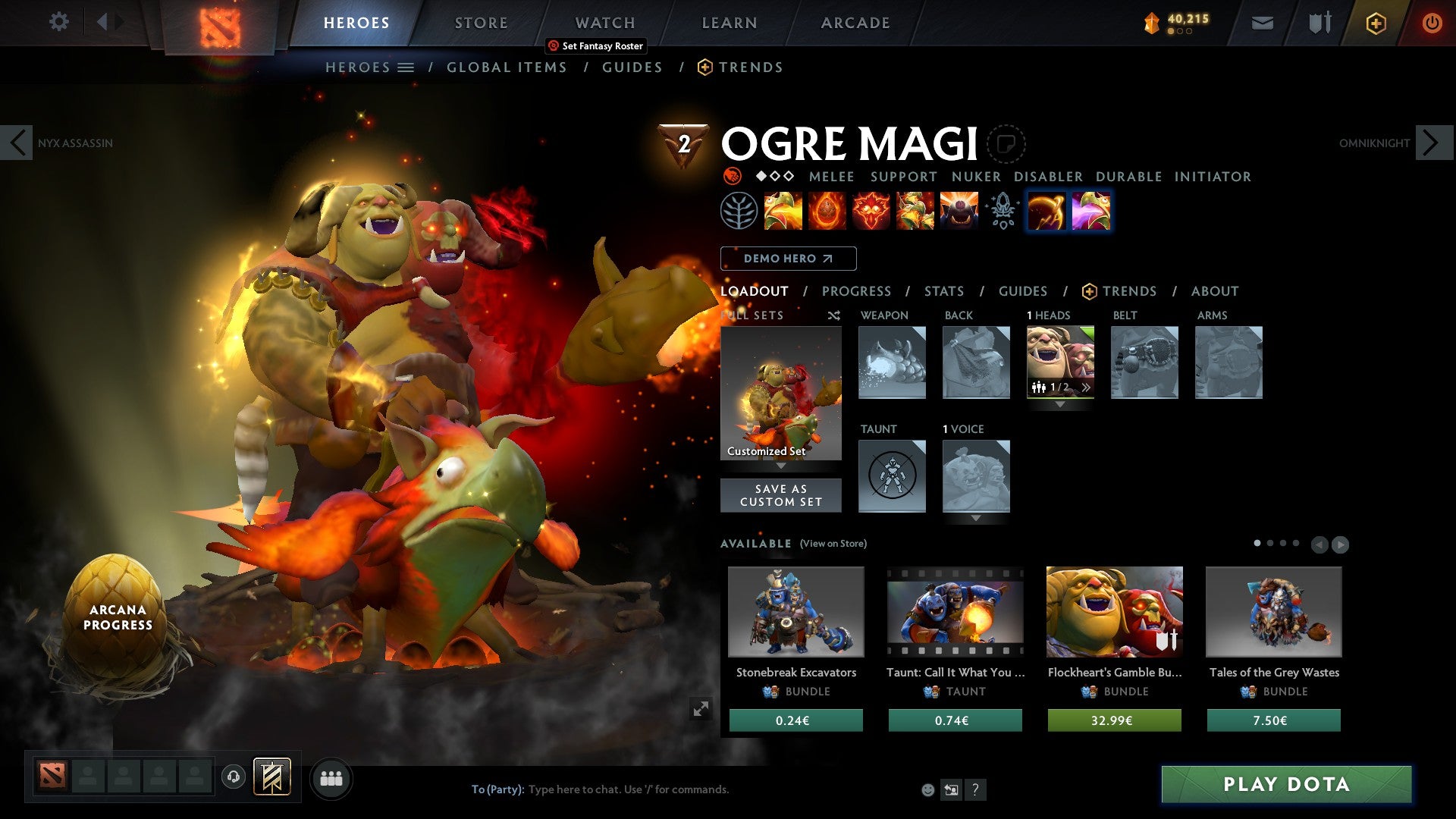Expand the HEADS slot chevron
This screenshot has height=819, width=1456.
[x=1059, y=405]
